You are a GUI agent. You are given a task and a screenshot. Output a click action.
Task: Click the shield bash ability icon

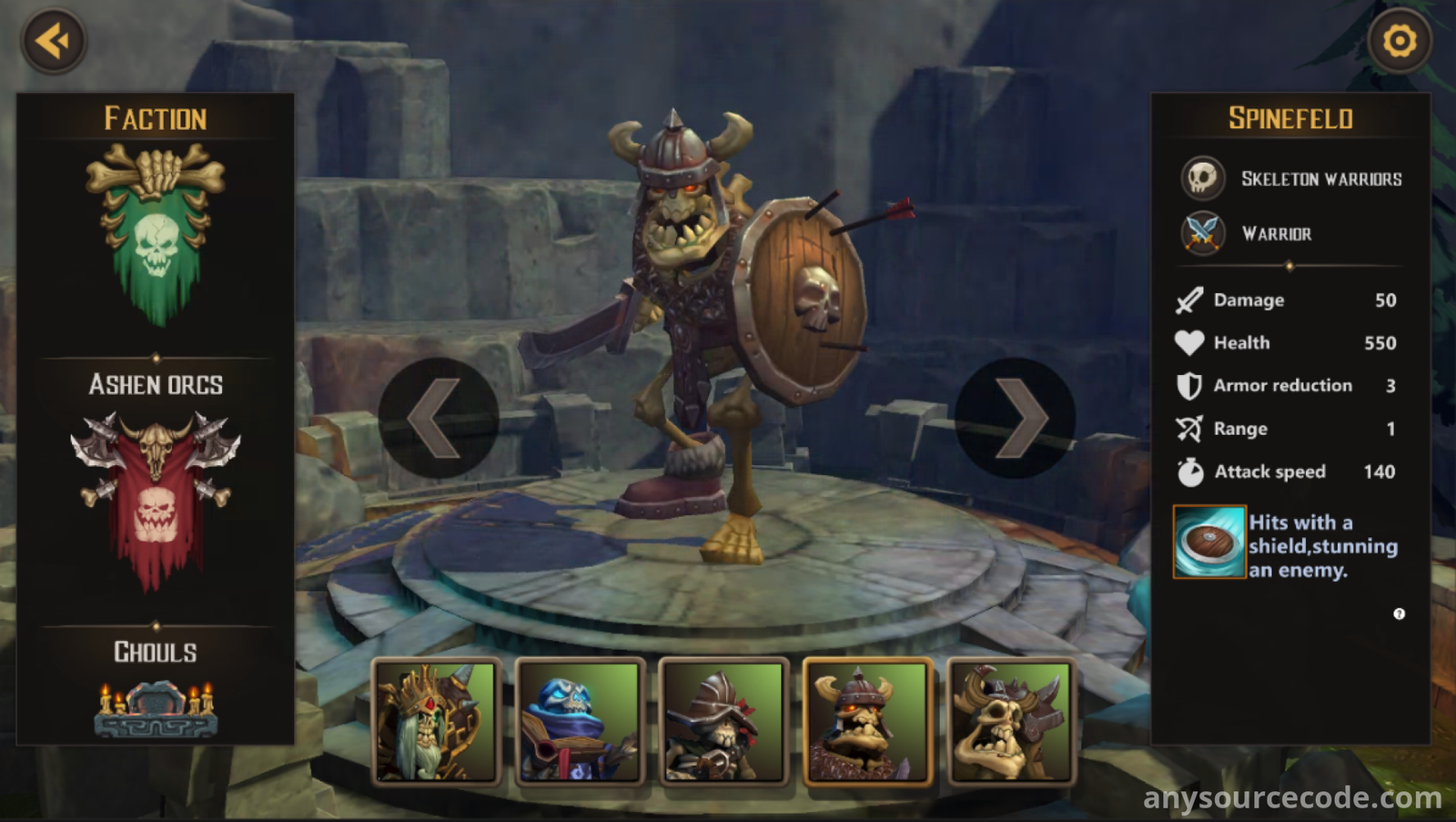coord(1208,543)
